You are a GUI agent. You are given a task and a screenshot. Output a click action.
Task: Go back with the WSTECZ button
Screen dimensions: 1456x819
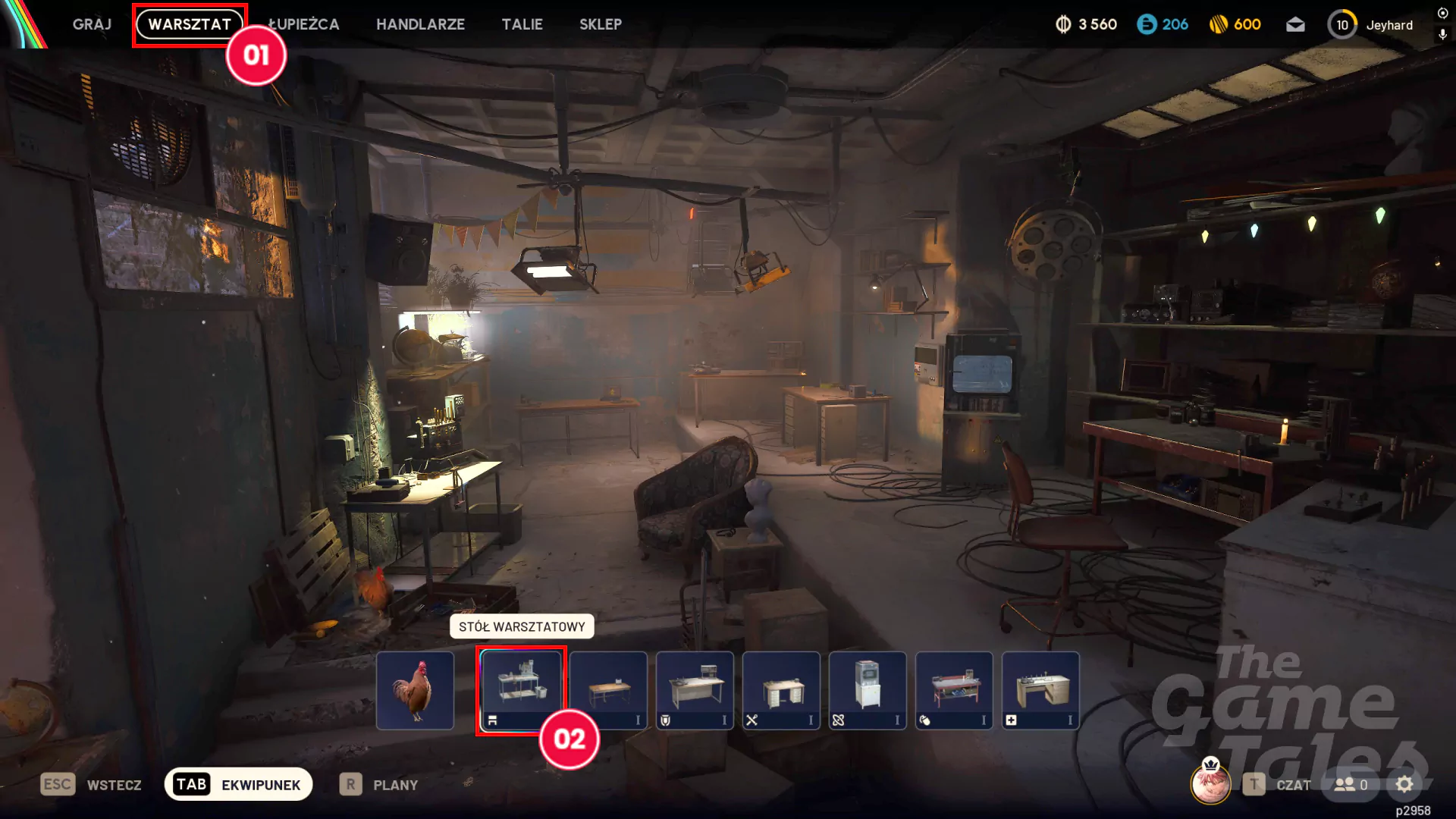92,784
